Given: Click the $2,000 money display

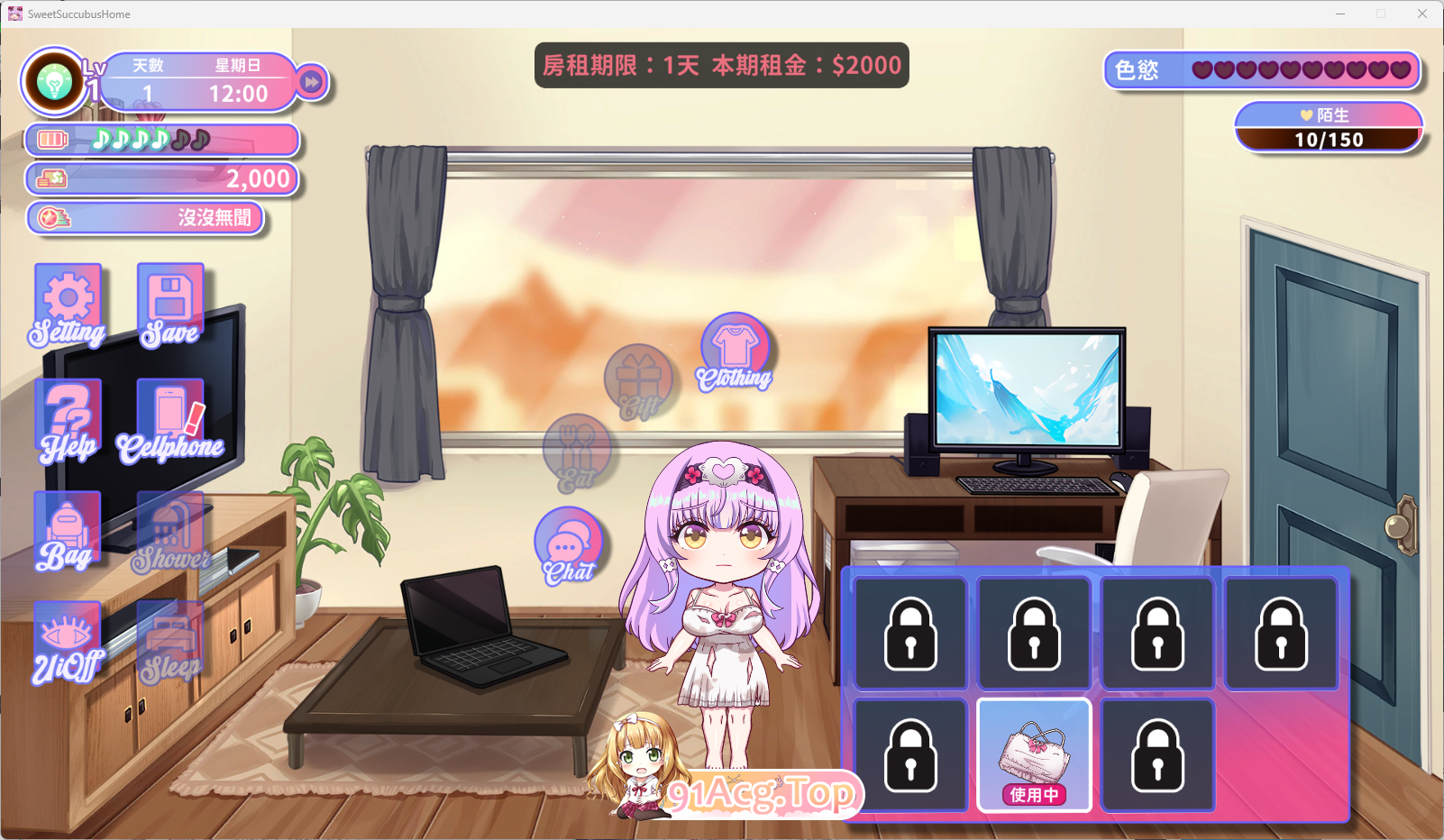Looking at the screenshot, I should (162, 178).
